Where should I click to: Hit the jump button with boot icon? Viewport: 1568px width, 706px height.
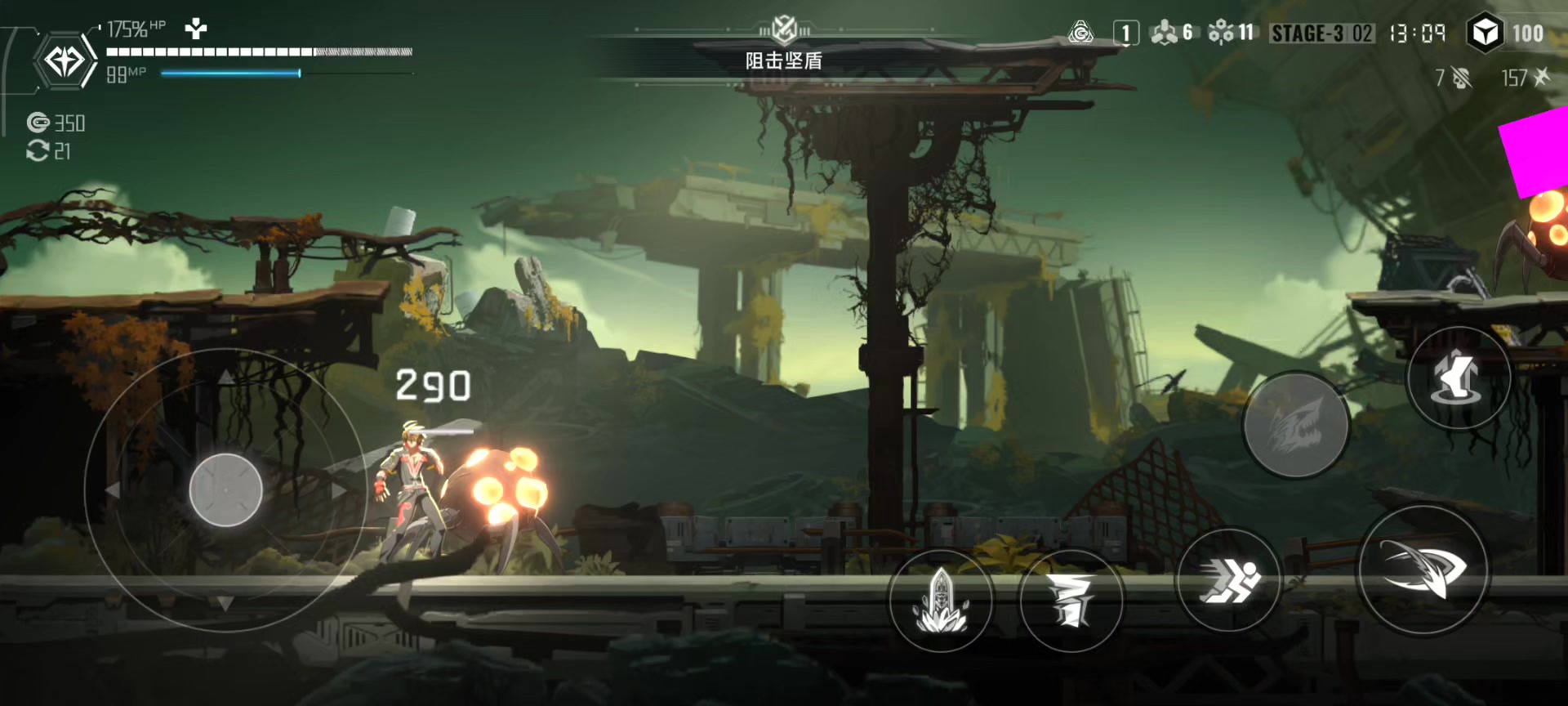(x=1458, y=378)
